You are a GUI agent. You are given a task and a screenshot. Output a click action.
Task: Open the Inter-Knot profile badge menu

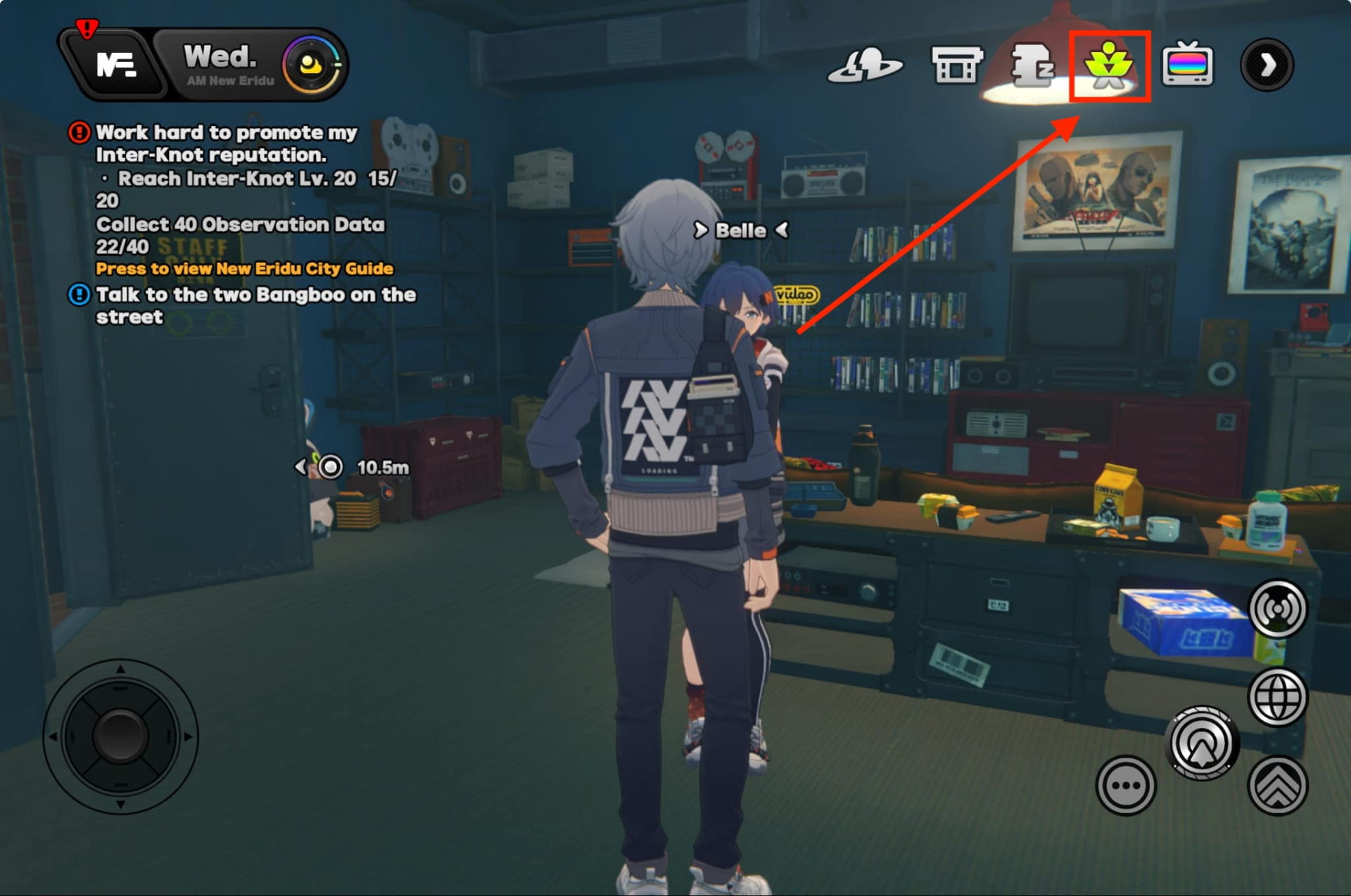pos(115,65)
